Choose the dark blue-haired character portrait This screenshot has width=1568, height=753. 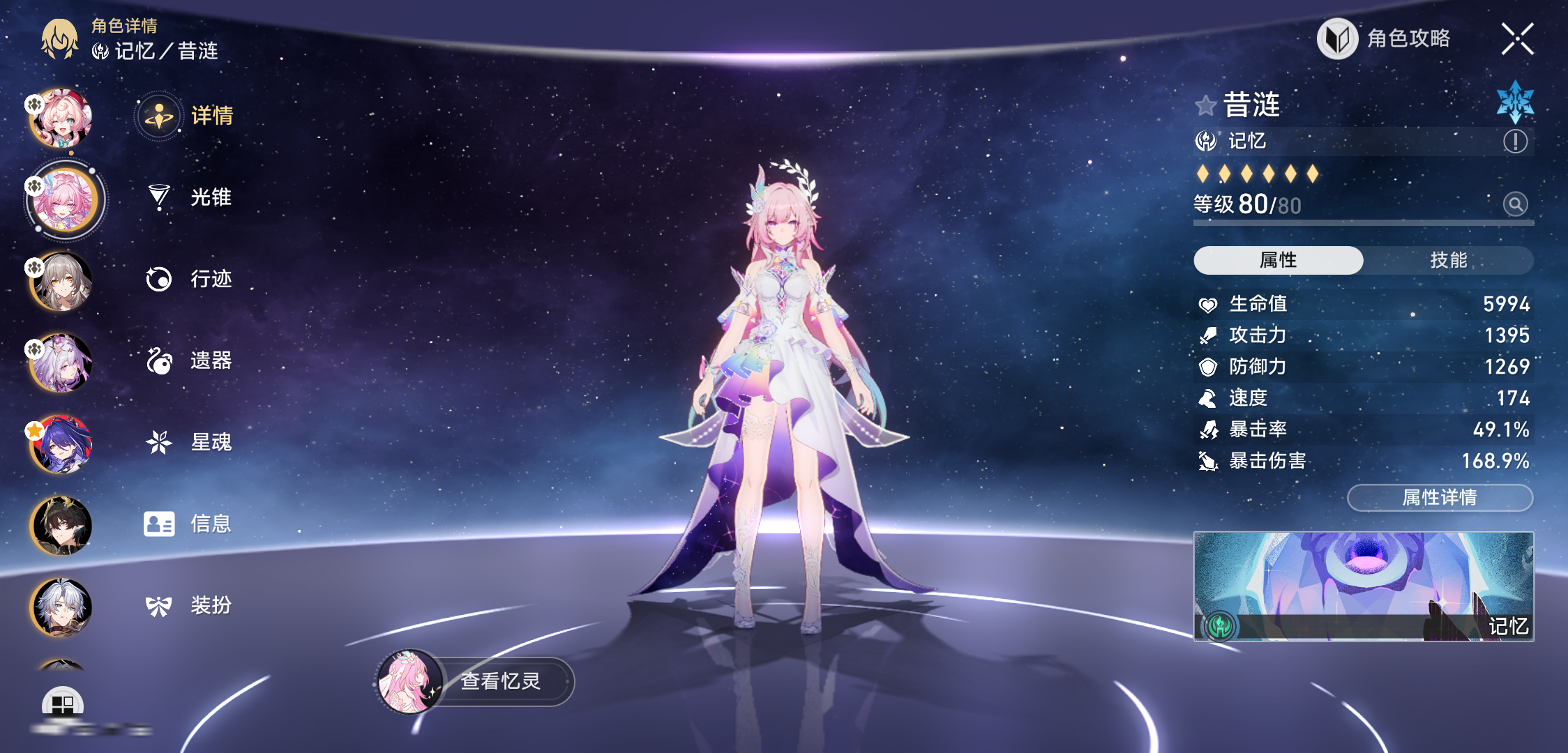tap(61, 445)
